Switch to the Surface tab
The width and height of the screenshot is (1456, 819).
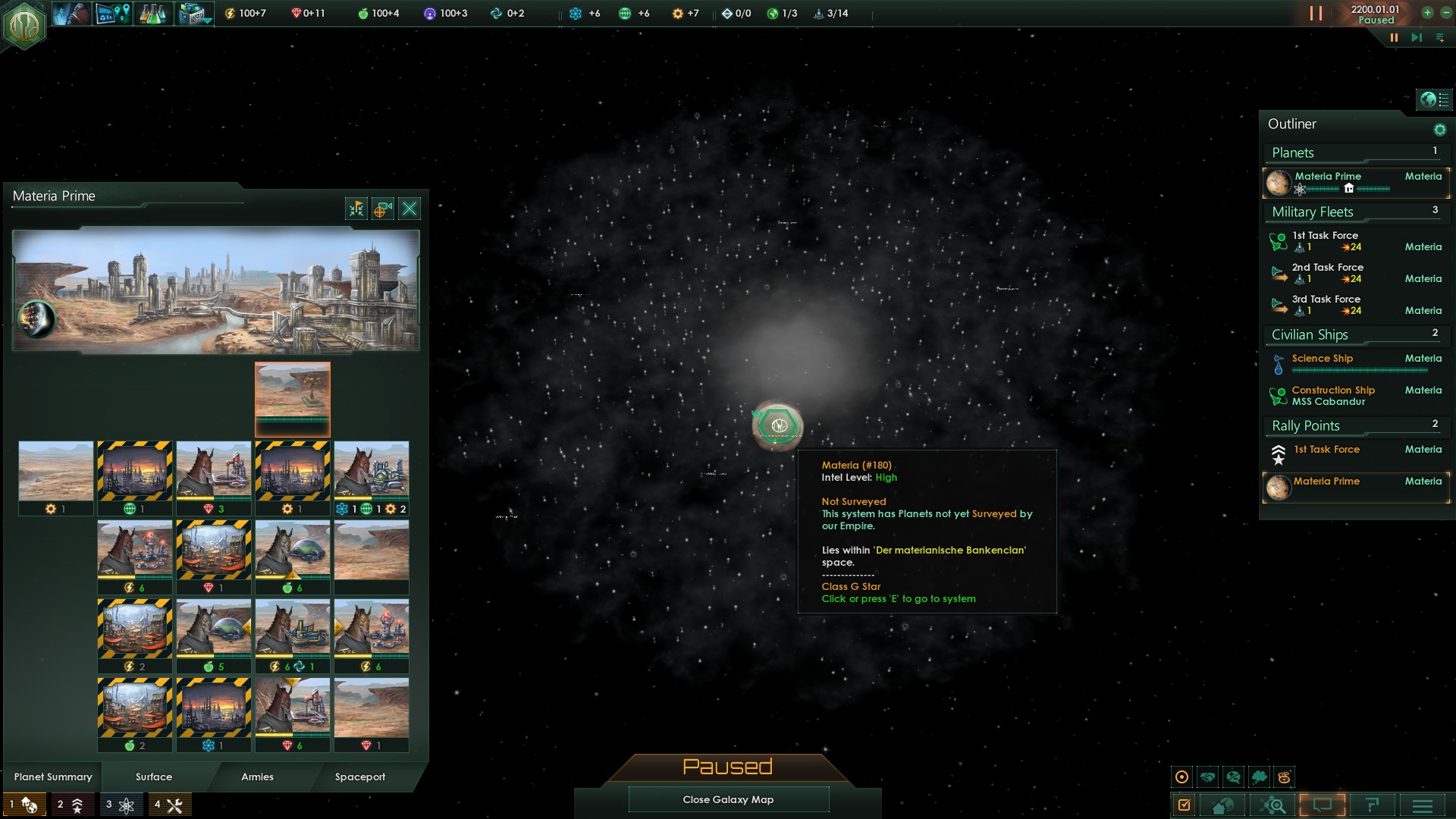[x=154, y=777]
